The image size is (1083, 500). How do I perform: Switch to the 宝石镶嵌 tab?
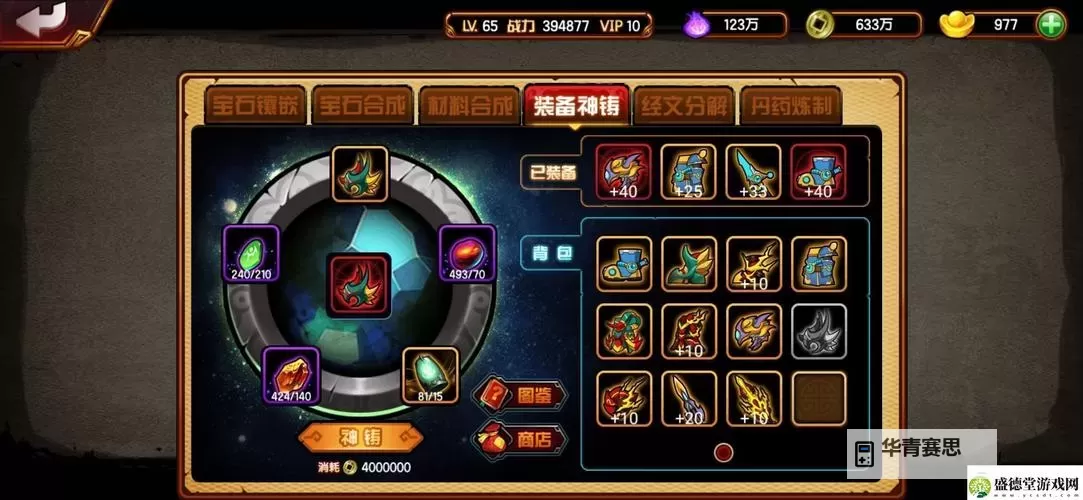254,105
